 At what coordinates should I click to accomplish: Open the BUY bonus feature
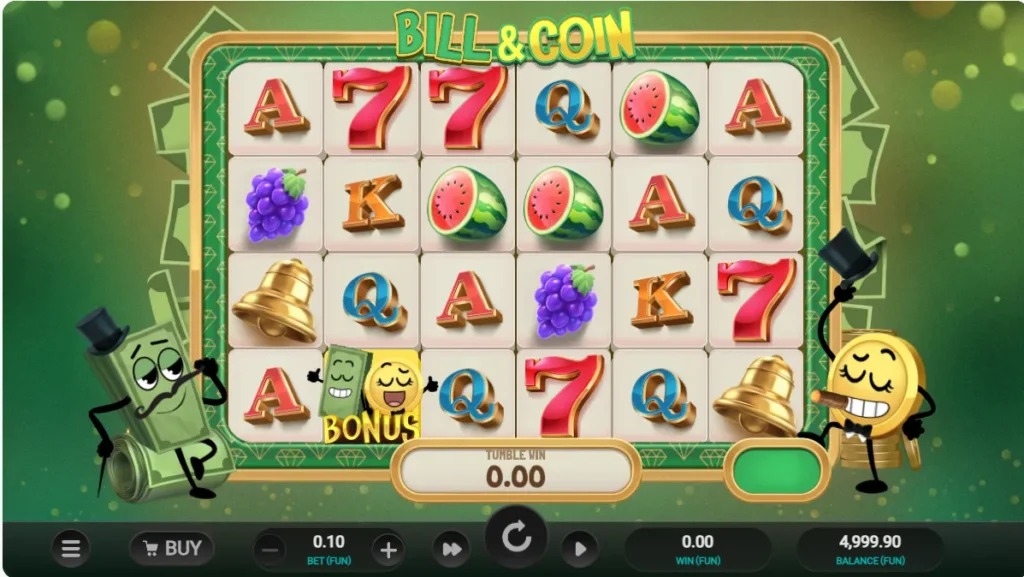click(x=172, y=548)
